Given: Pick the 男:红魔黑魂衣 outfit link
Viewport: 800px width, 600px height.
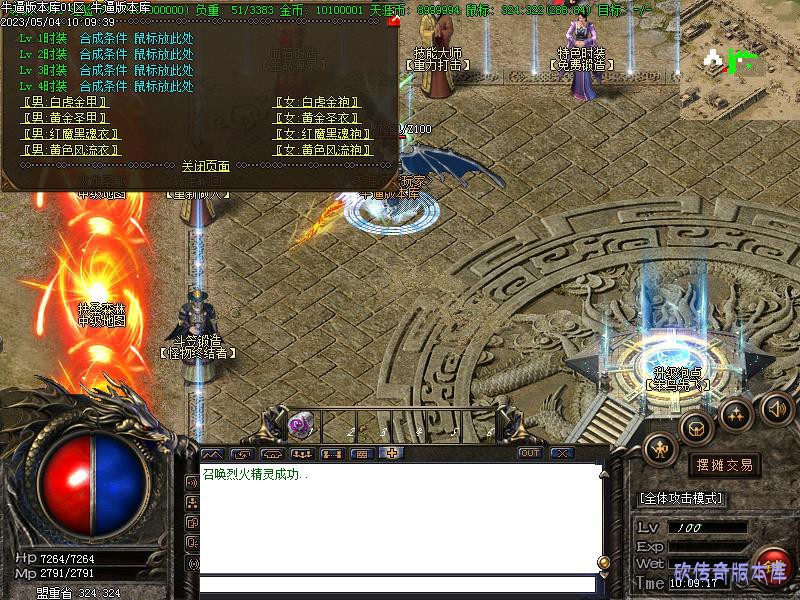Looking at the screenshot, I should pyautogui.click(x=70, y=134).
